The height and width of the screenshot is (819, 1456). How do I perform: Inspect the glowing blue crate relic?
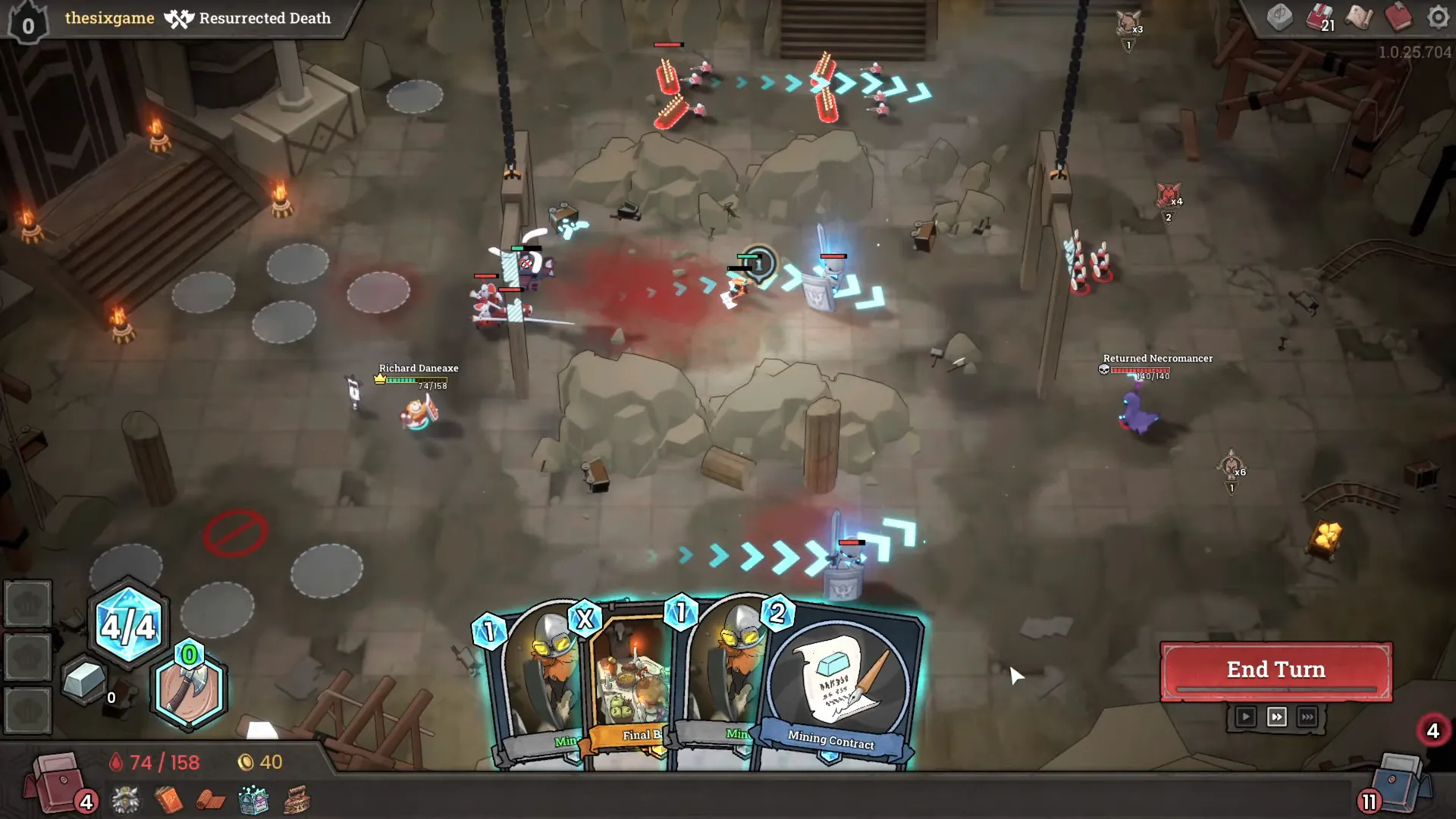[253, 800]
